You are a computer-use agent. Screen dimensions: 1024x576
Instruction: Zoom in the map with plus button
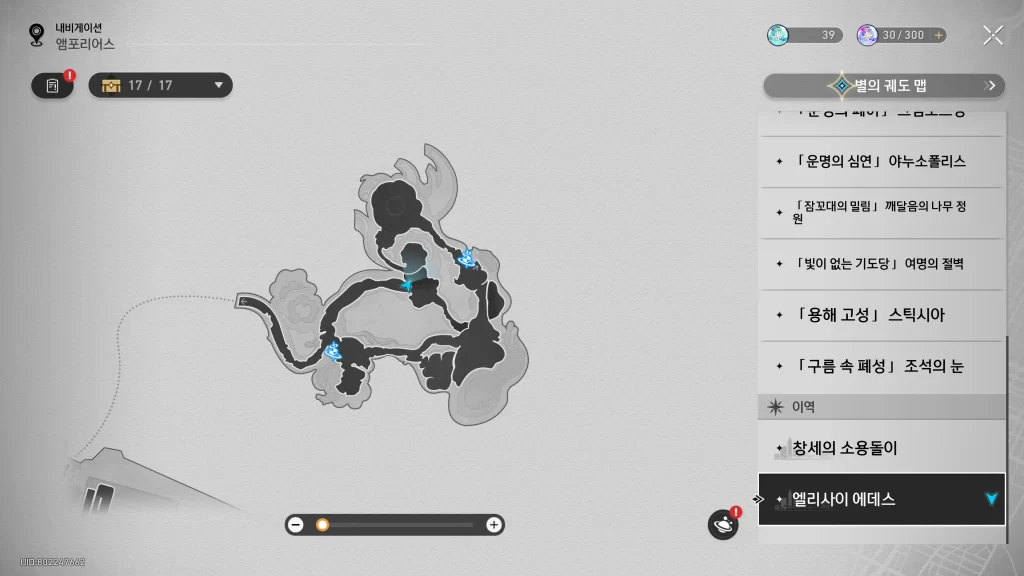[493, 525]
